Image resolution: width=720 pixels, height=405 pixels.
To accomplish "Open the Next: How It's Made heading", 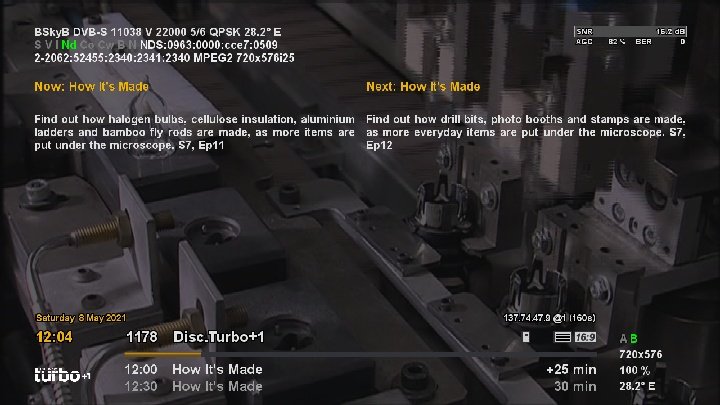I will tap(423, 87).
